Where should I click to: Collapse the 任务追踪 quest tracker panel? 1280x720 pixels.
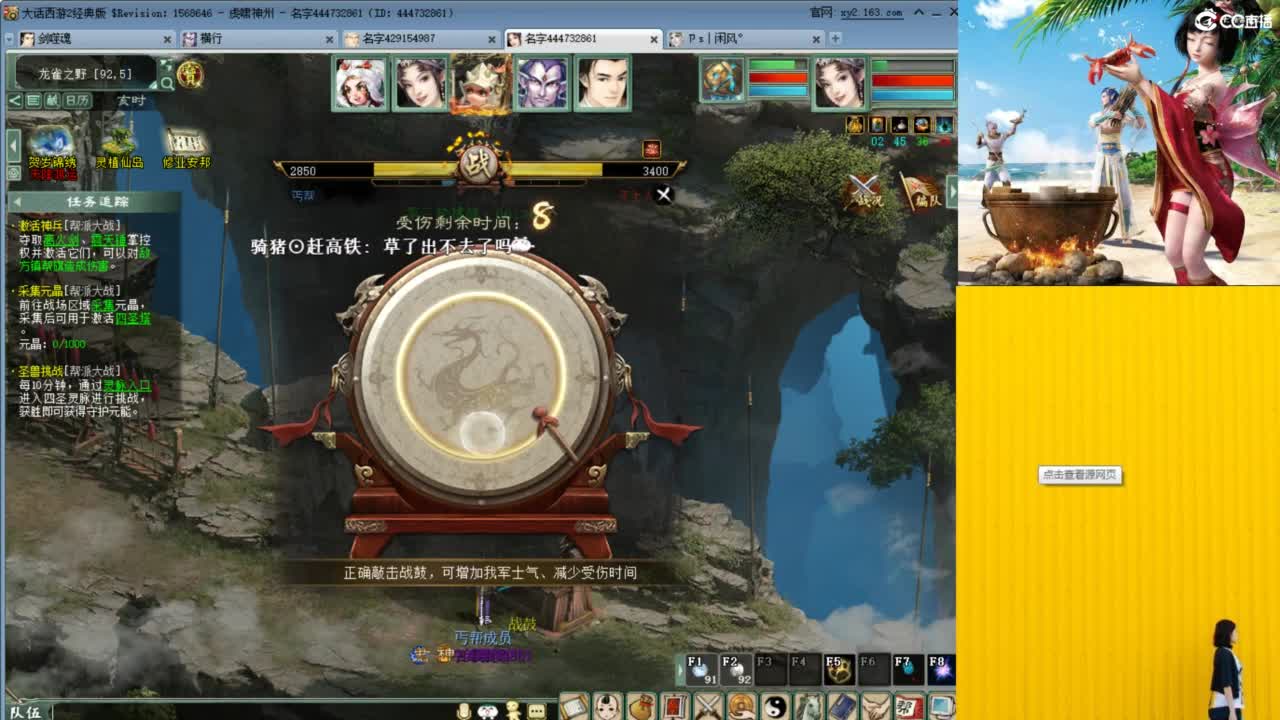tap(17, 201)
